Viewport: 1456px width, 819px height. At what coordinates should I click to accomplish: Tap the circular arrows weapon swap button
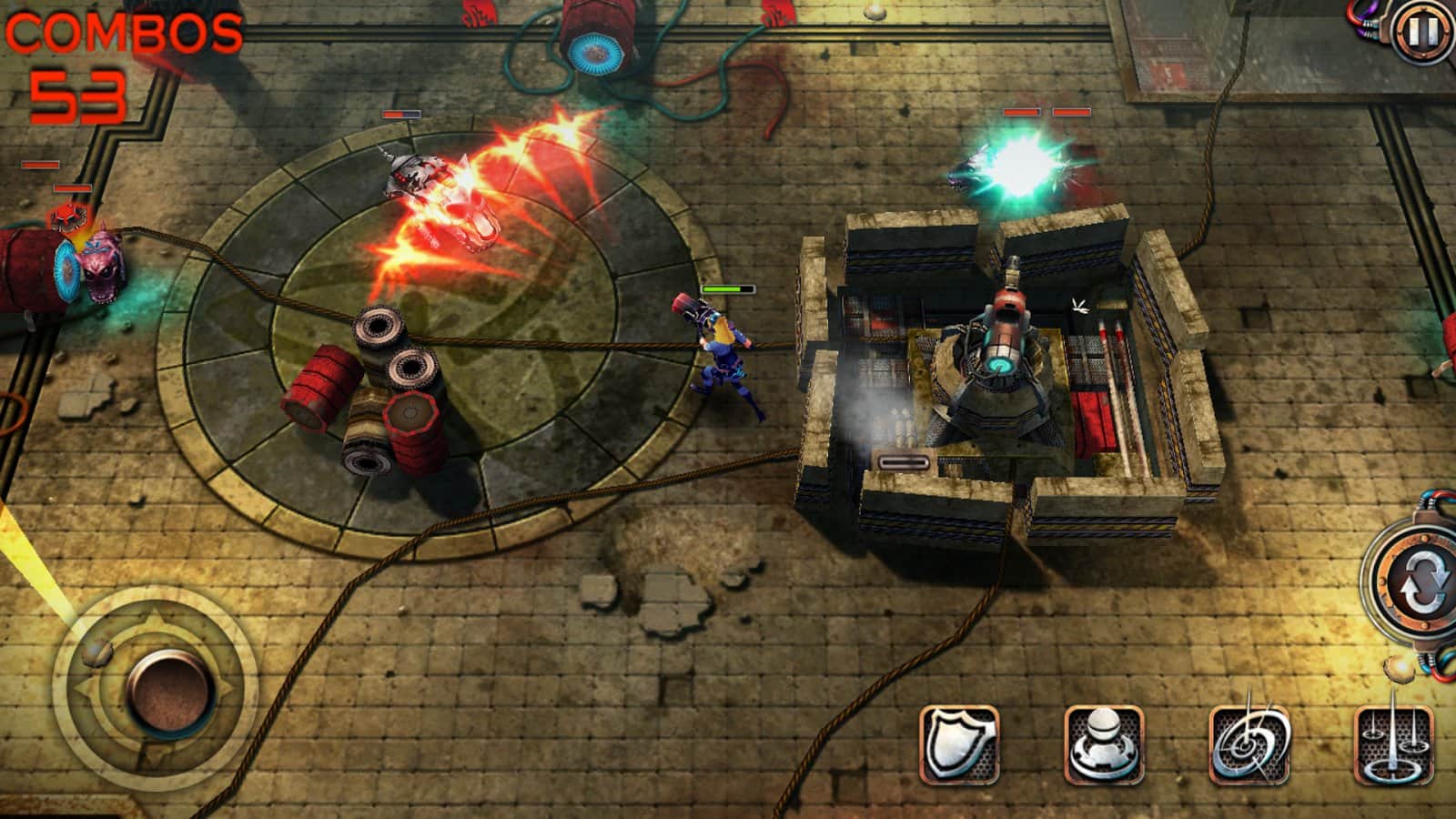click(1418, 584)
